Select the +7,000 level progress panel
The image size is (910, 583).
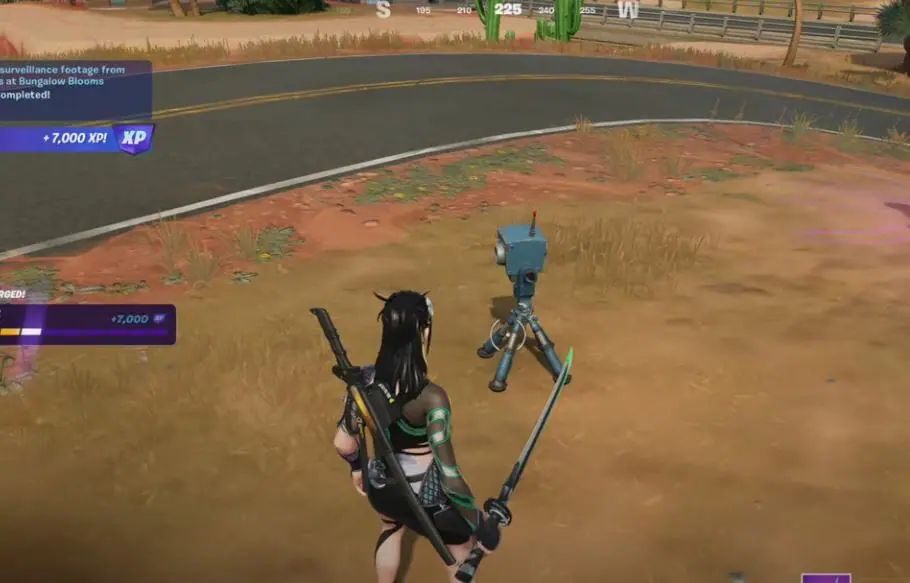[87, 324]
